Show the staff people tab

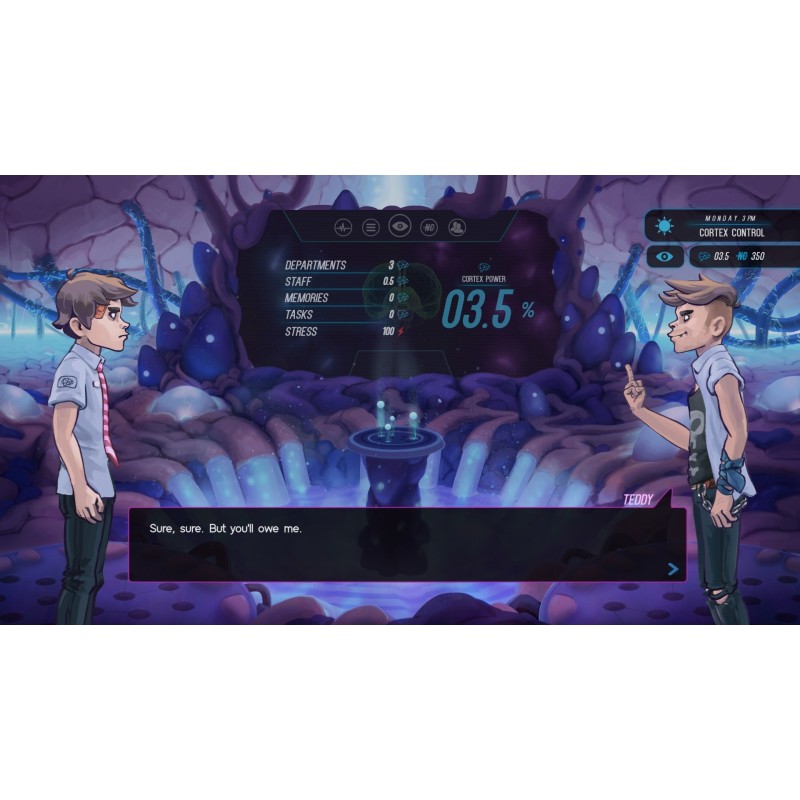coord(457,228)
